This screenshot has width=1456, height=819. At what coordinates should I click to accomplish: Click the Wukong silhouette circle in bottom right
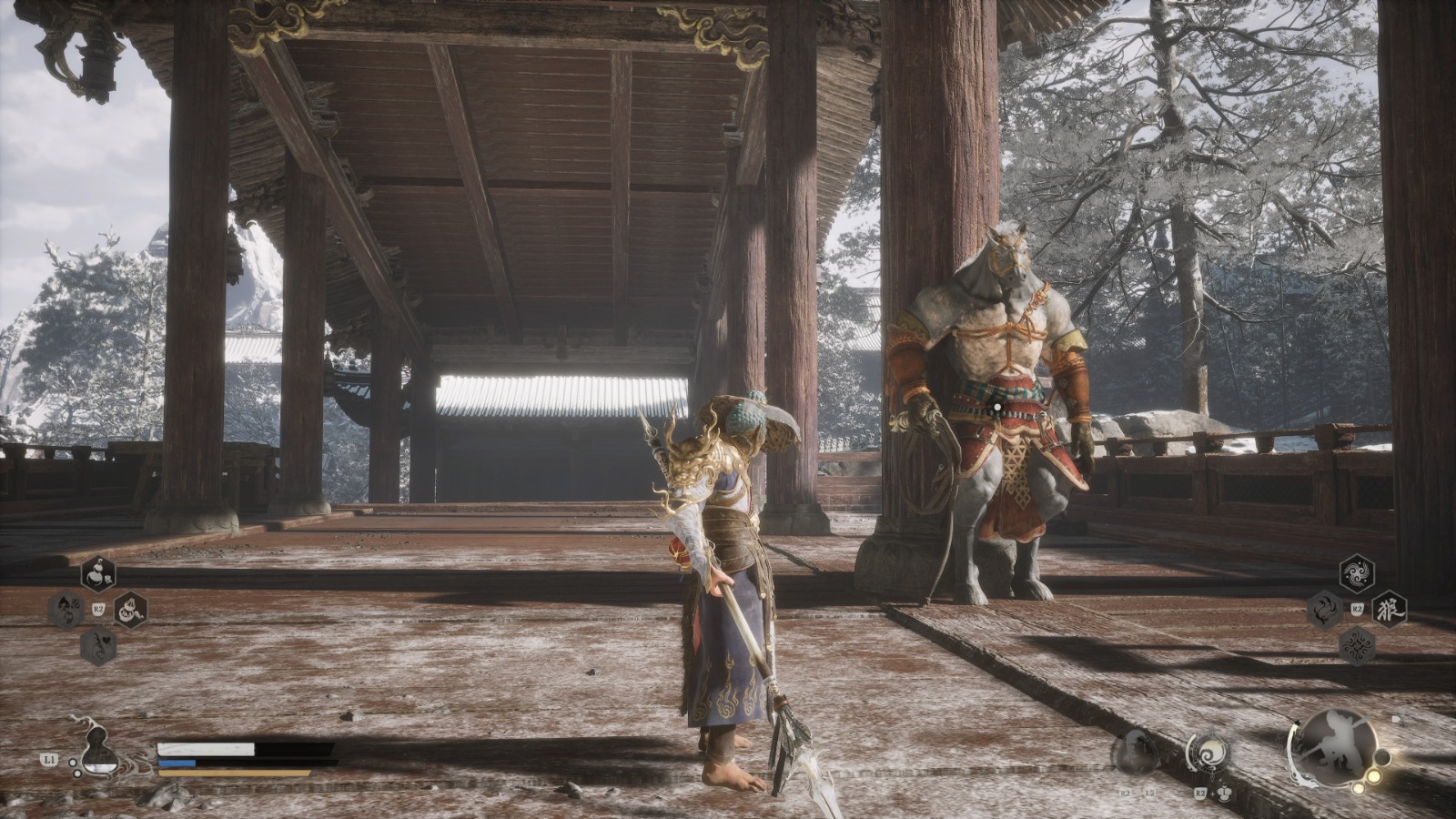coord(1337,748)
